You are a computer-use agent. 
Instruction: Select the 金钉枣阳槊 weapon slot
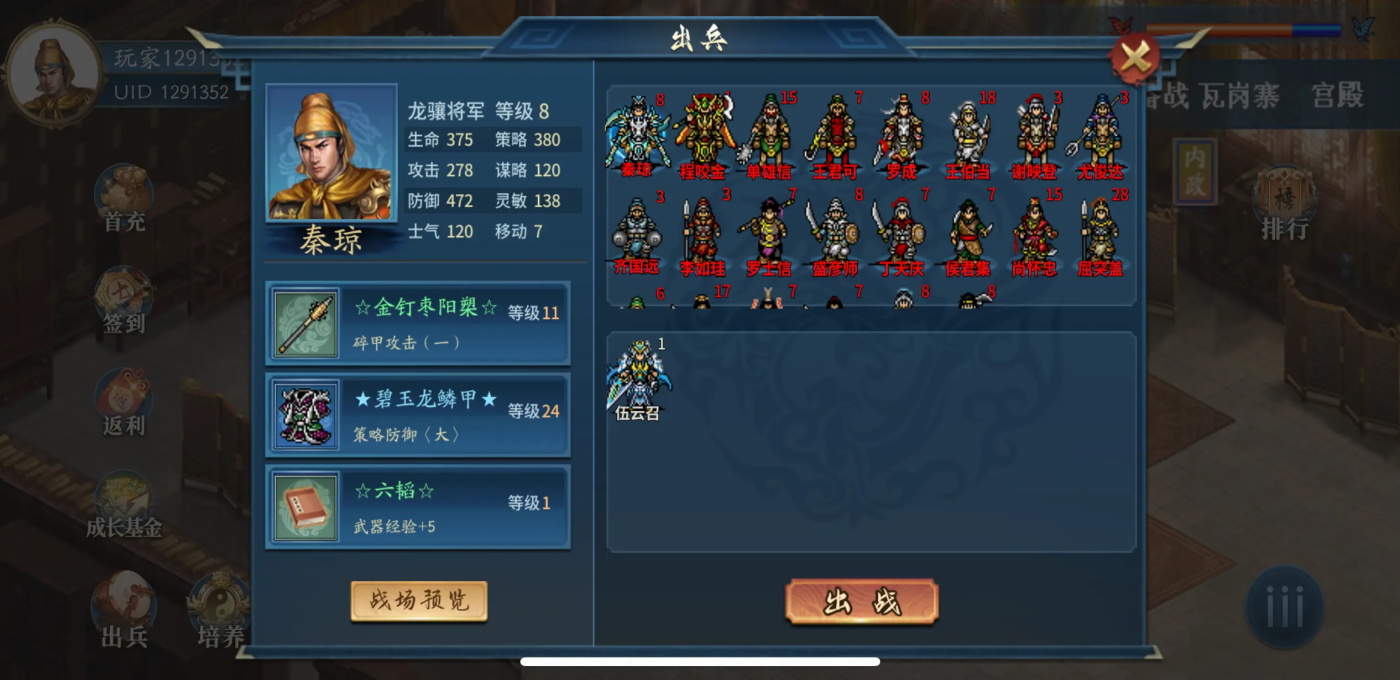[x=418, y=323]
